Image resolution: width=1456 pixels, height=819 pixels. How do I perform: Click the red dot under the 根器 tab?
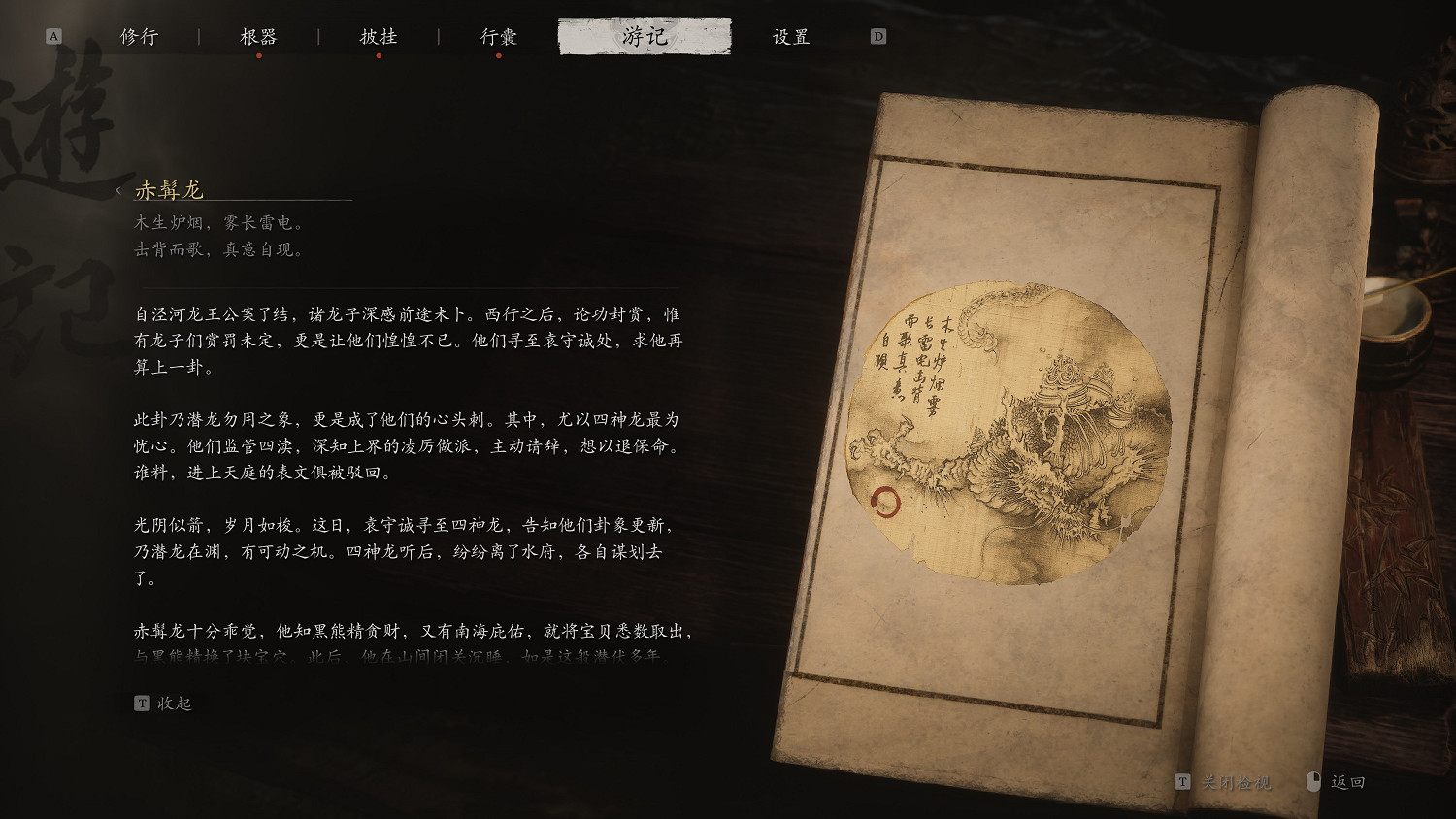(259, 55)
